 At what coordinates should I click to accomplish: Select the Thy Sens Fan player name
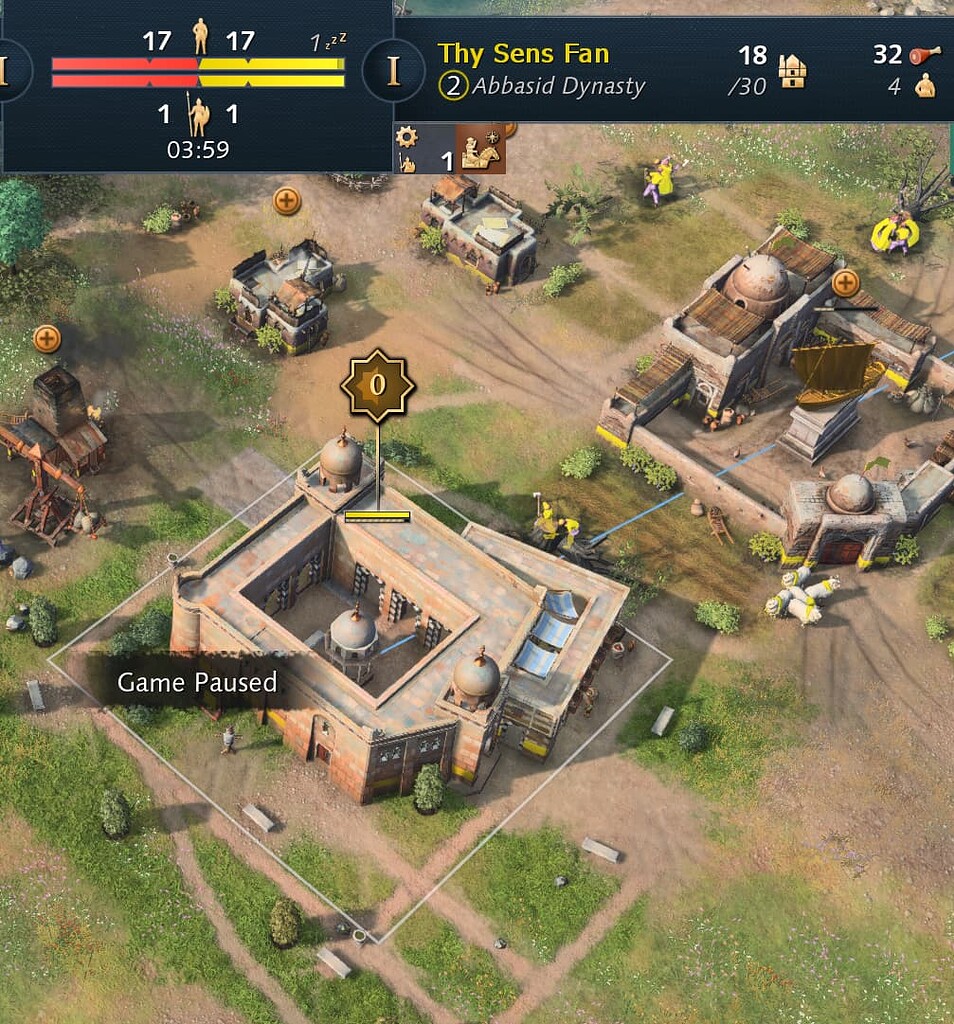(523, 54)
